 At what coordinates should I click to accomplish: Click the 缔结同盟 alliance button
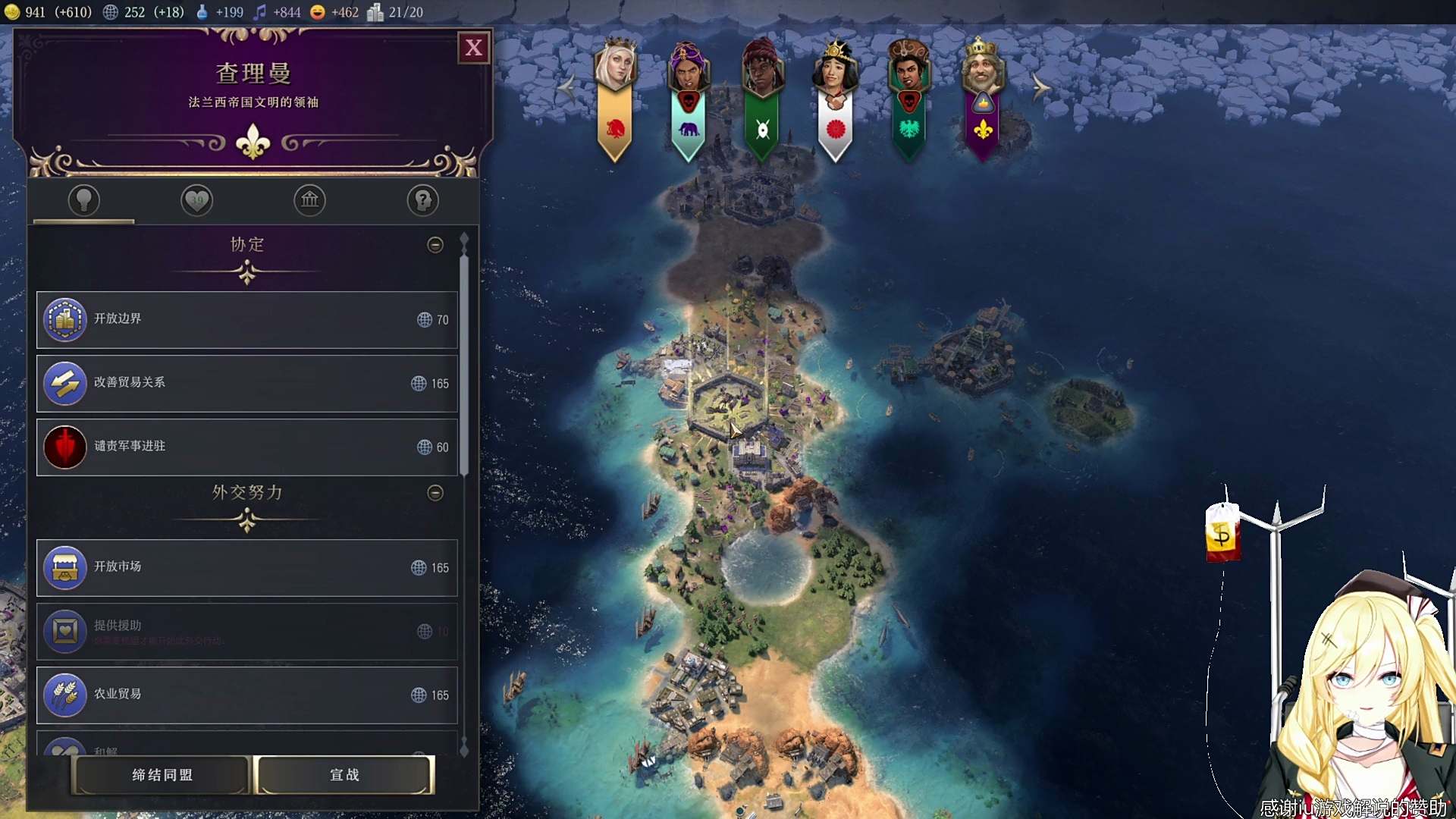click(x=162, y=775)
